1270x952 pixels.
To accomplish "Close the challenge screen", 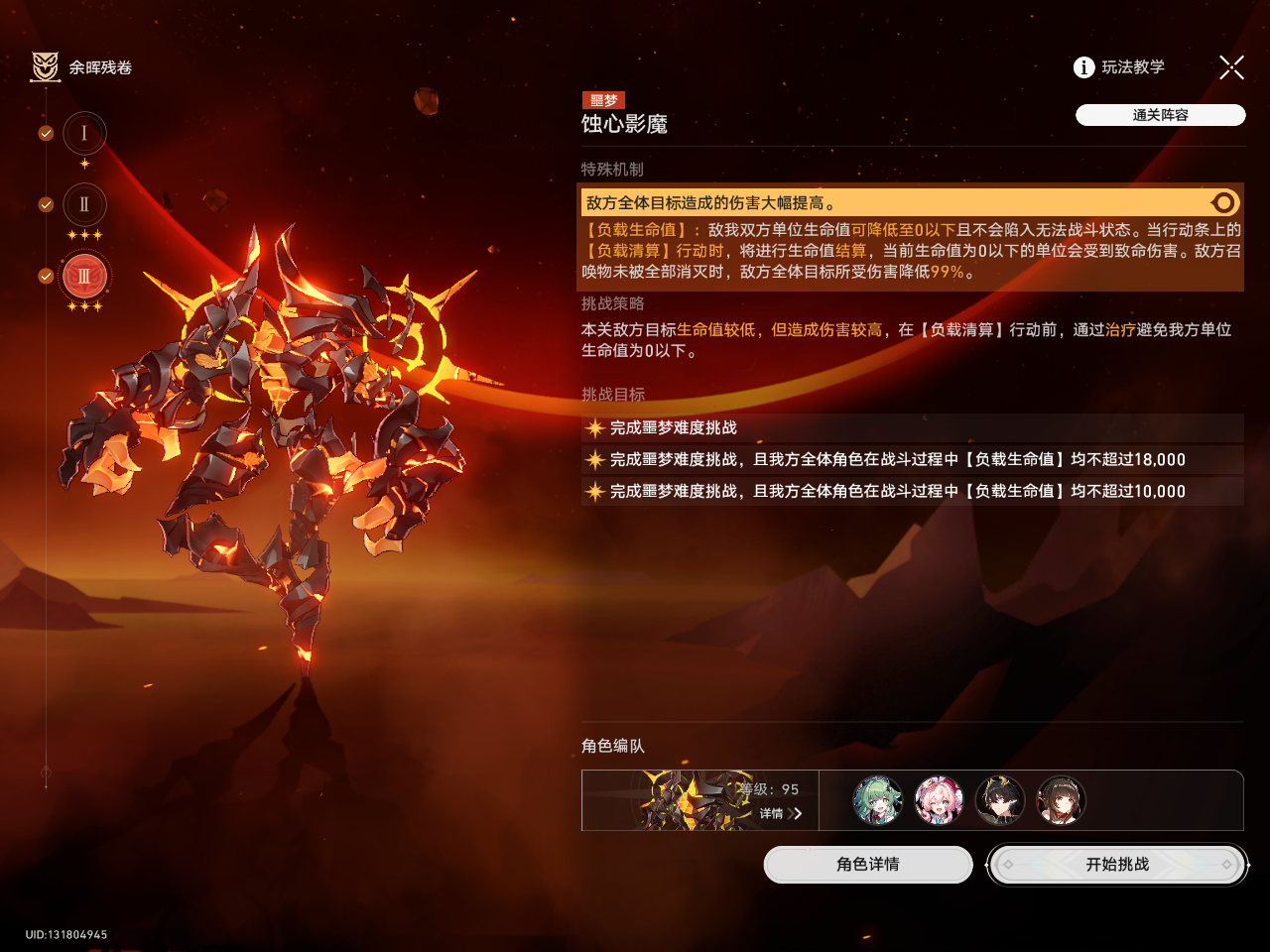I will [1231, 67].
